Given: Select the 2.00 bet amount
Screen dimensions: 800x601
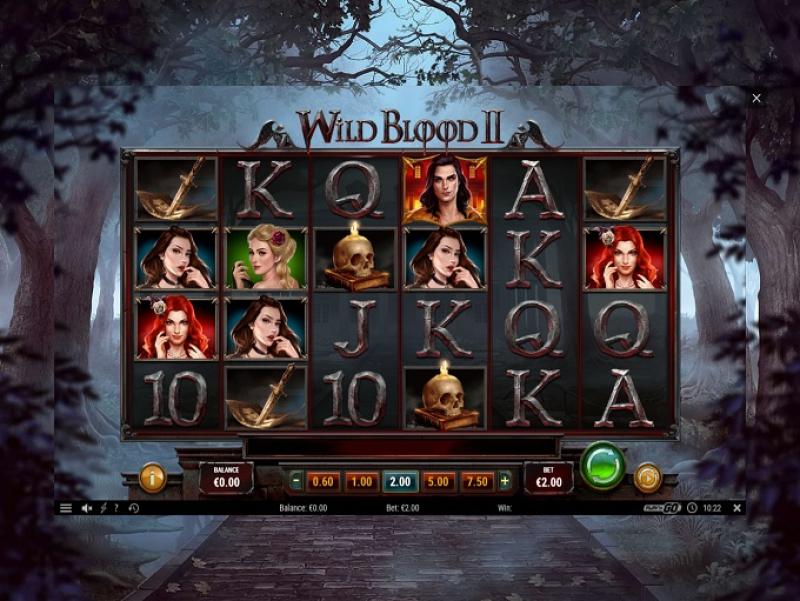Looking at the screenshot, I should [x=400, y=481].
